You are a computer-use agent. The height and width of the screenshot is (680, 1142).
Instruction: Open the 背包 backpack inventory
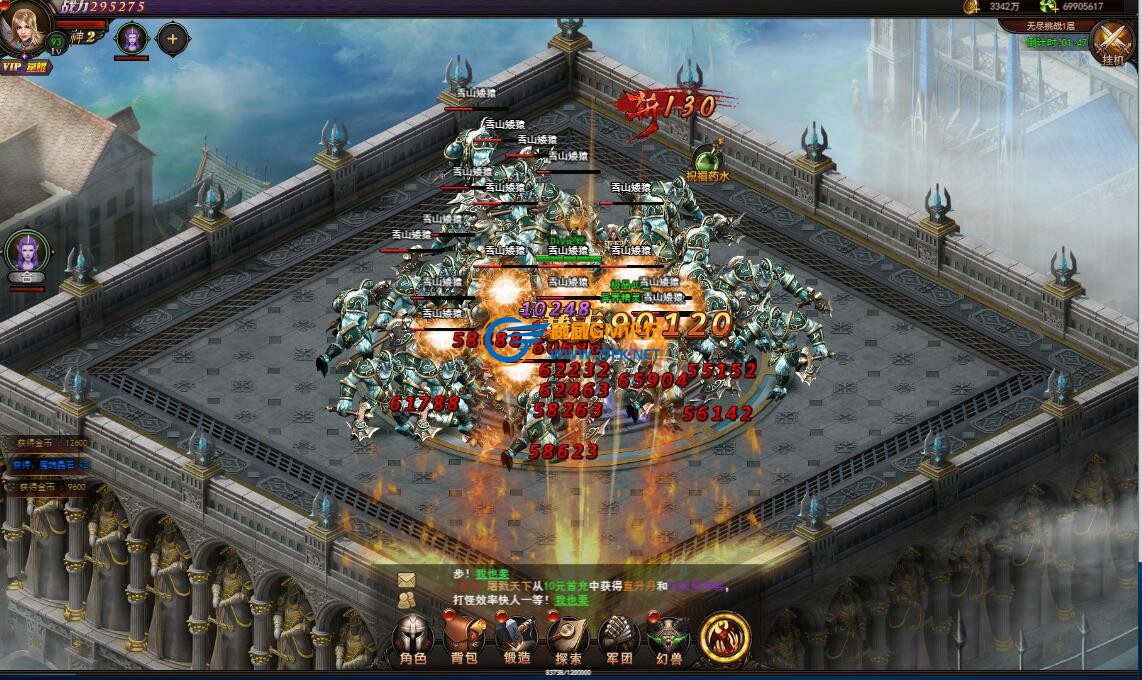coord(463,640)
